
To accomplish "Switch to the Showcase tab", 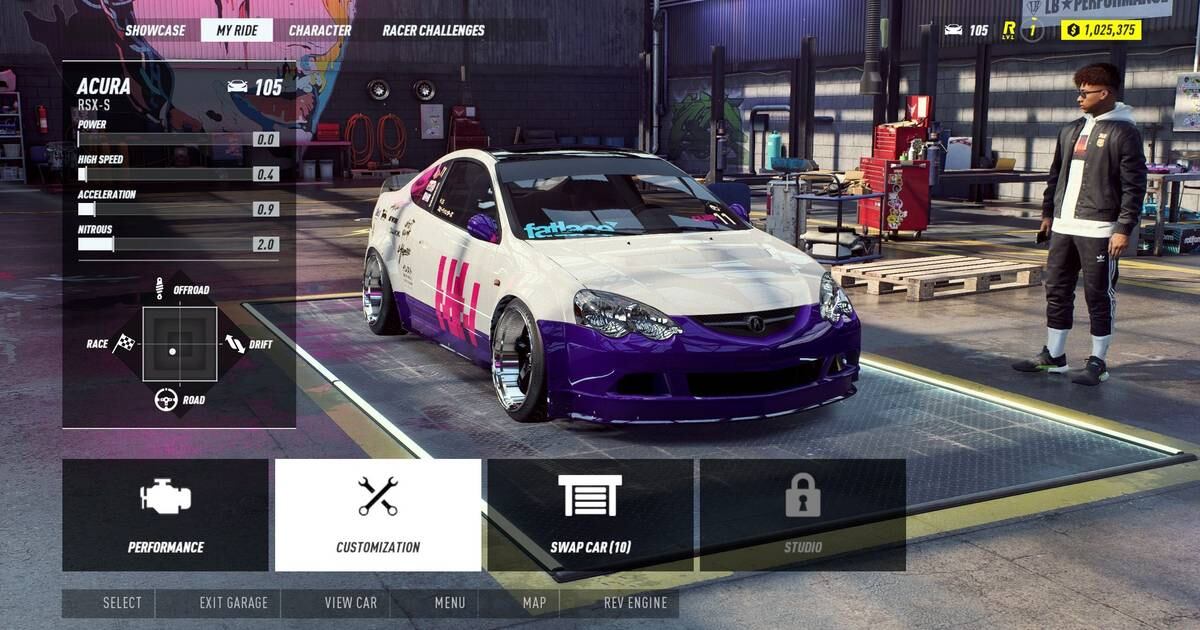I will (x=155, y=30).
